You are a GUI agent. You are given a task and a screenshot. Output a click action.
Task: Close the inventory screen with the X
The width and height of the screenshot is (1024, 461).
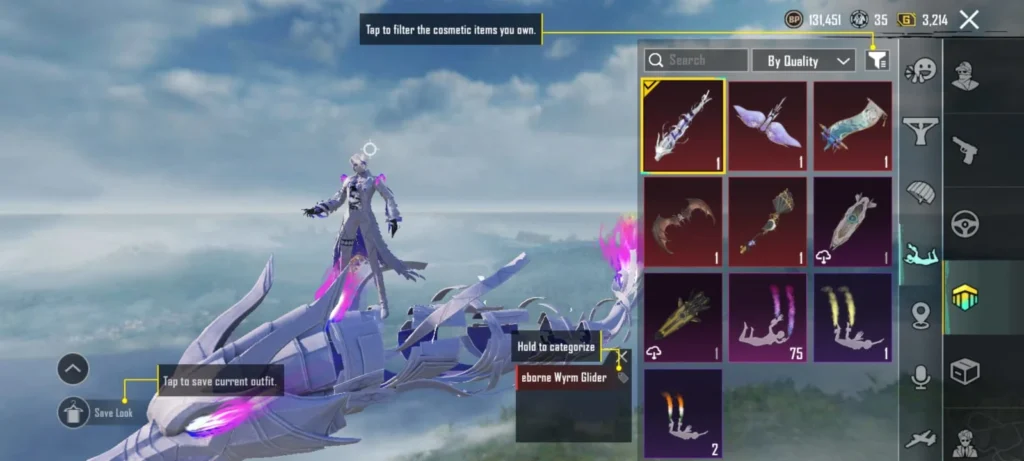968,19
